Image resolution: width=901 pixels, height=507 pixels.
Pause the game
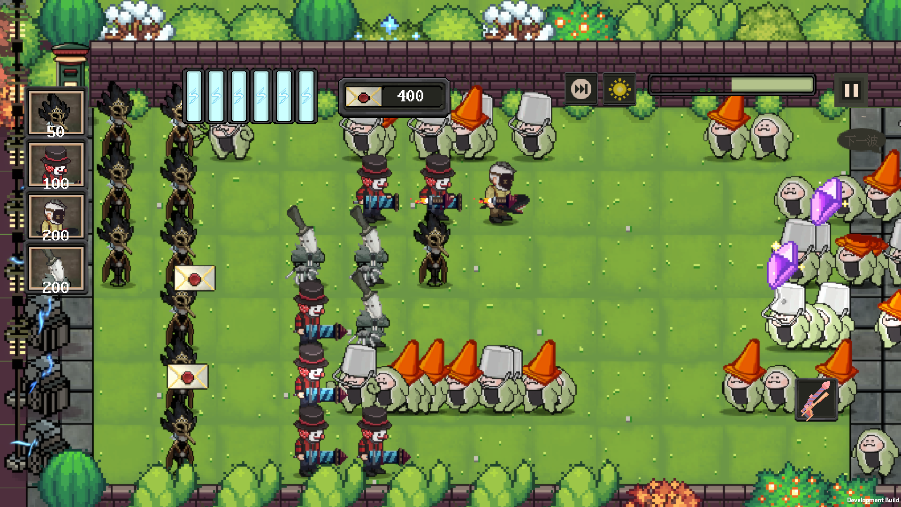tap(851, 90)
